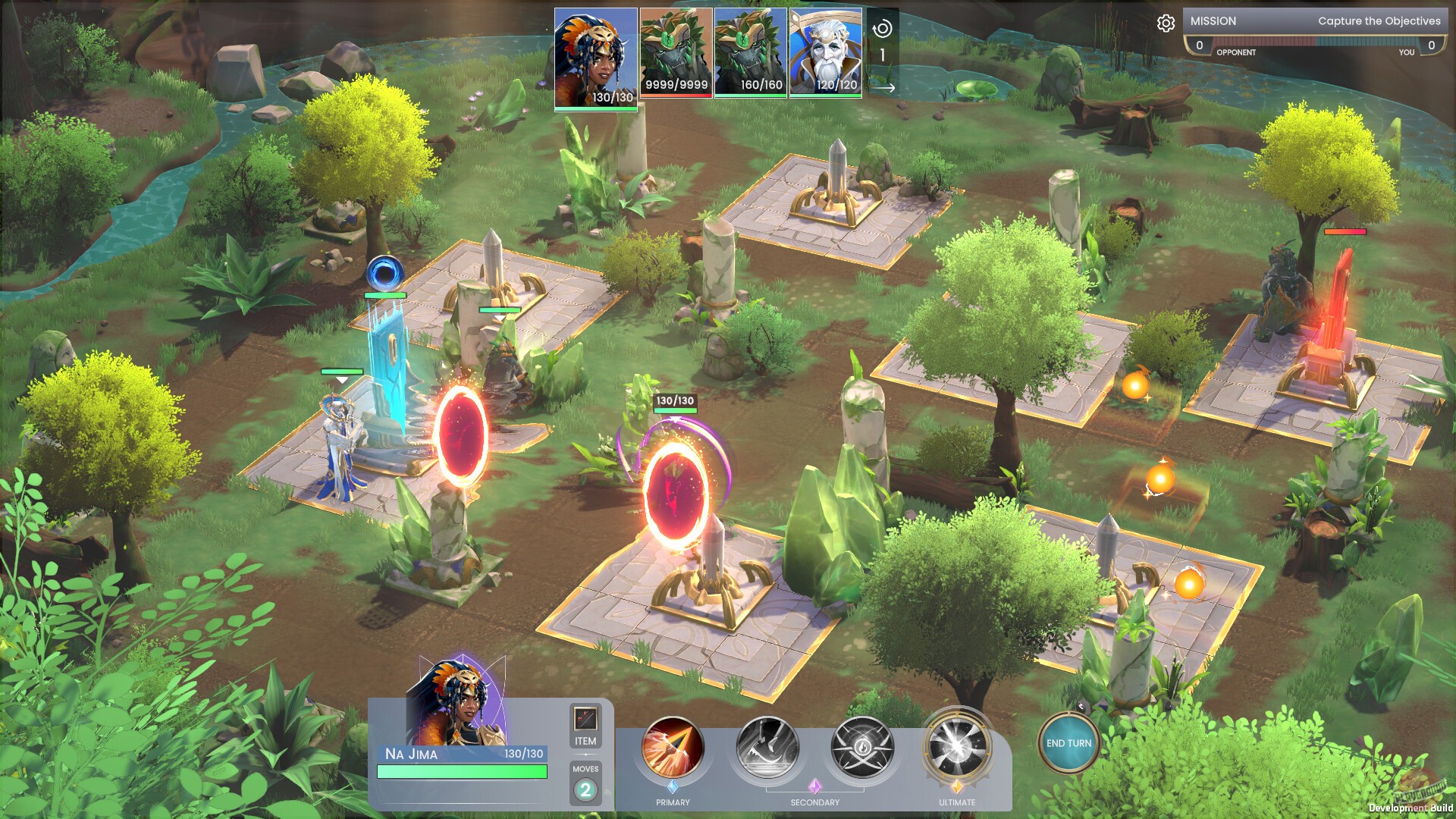1456x819 pixels.
Task: Check remaining moves counter badge
Action: pyautogui.click(x=585, y=791)
